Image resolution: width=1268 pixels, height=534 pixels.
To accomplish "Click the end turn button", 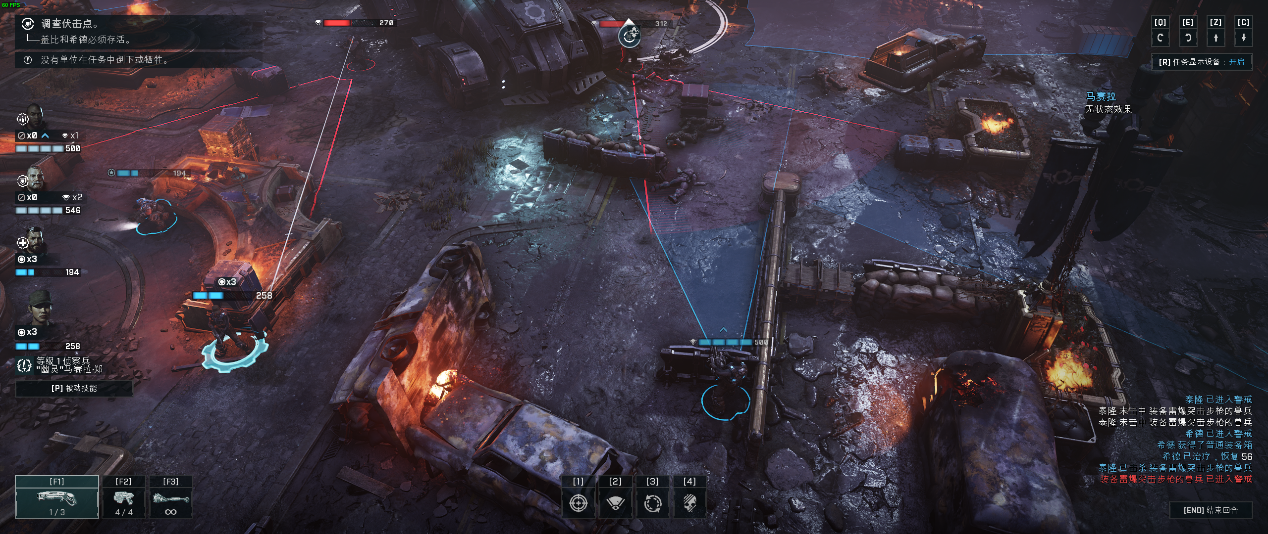I will (1211, 510).
